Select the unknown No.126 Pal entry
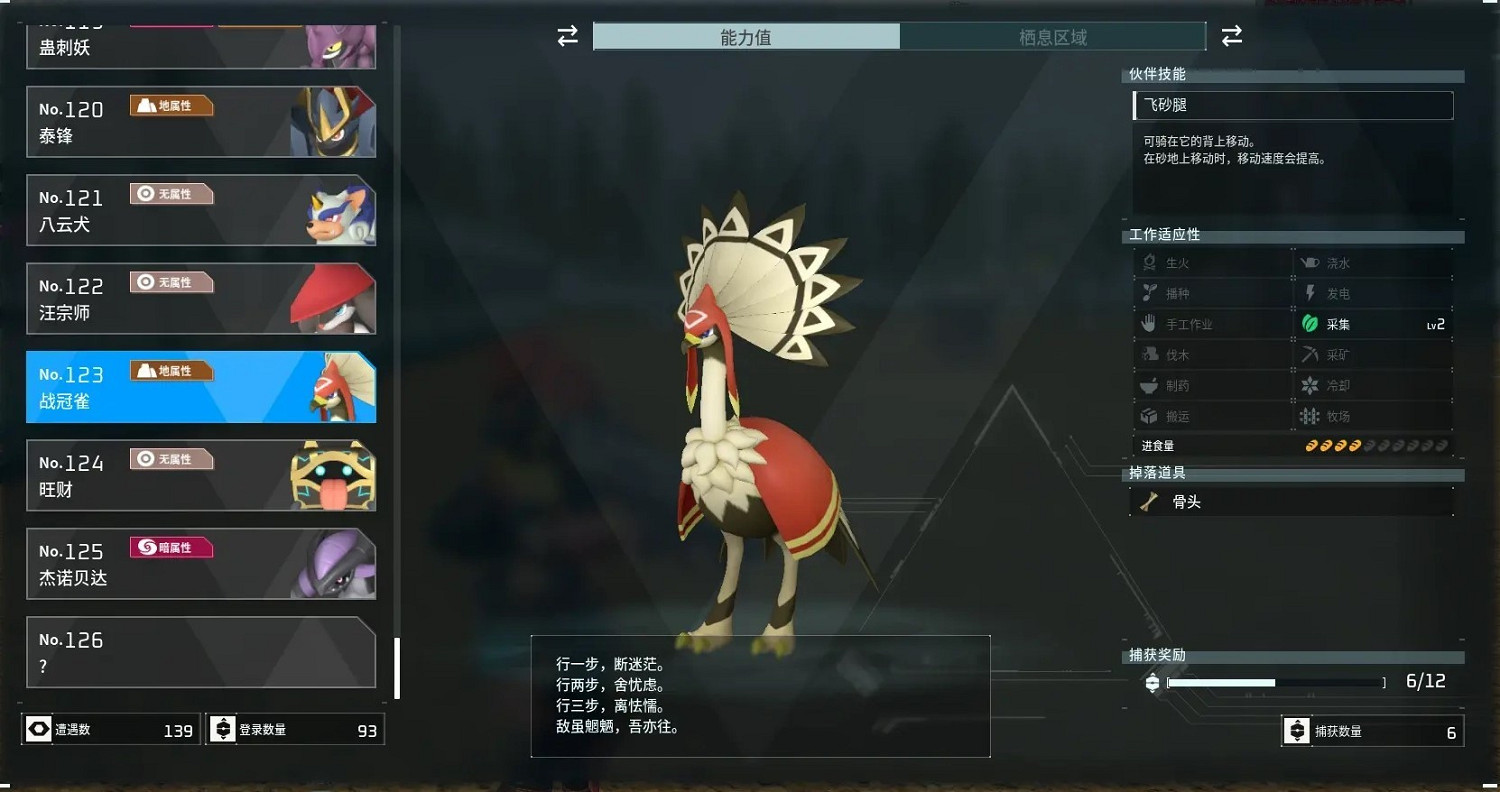 (200, 652)
